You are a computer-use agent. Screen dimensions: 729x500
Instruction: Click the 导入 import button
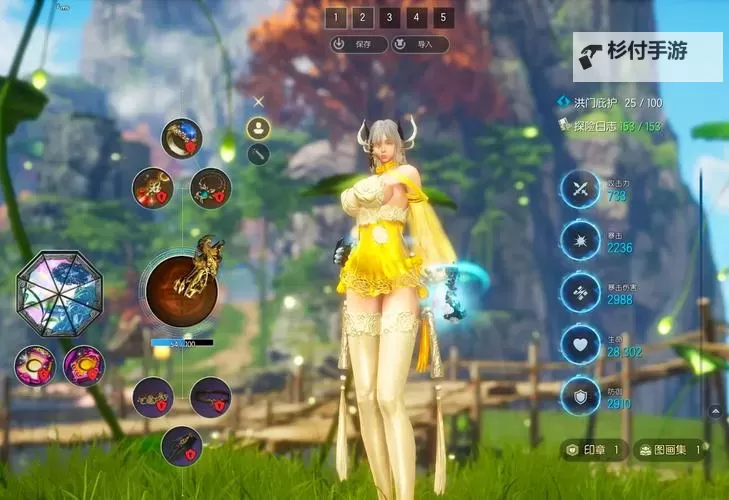click(418, 44)
